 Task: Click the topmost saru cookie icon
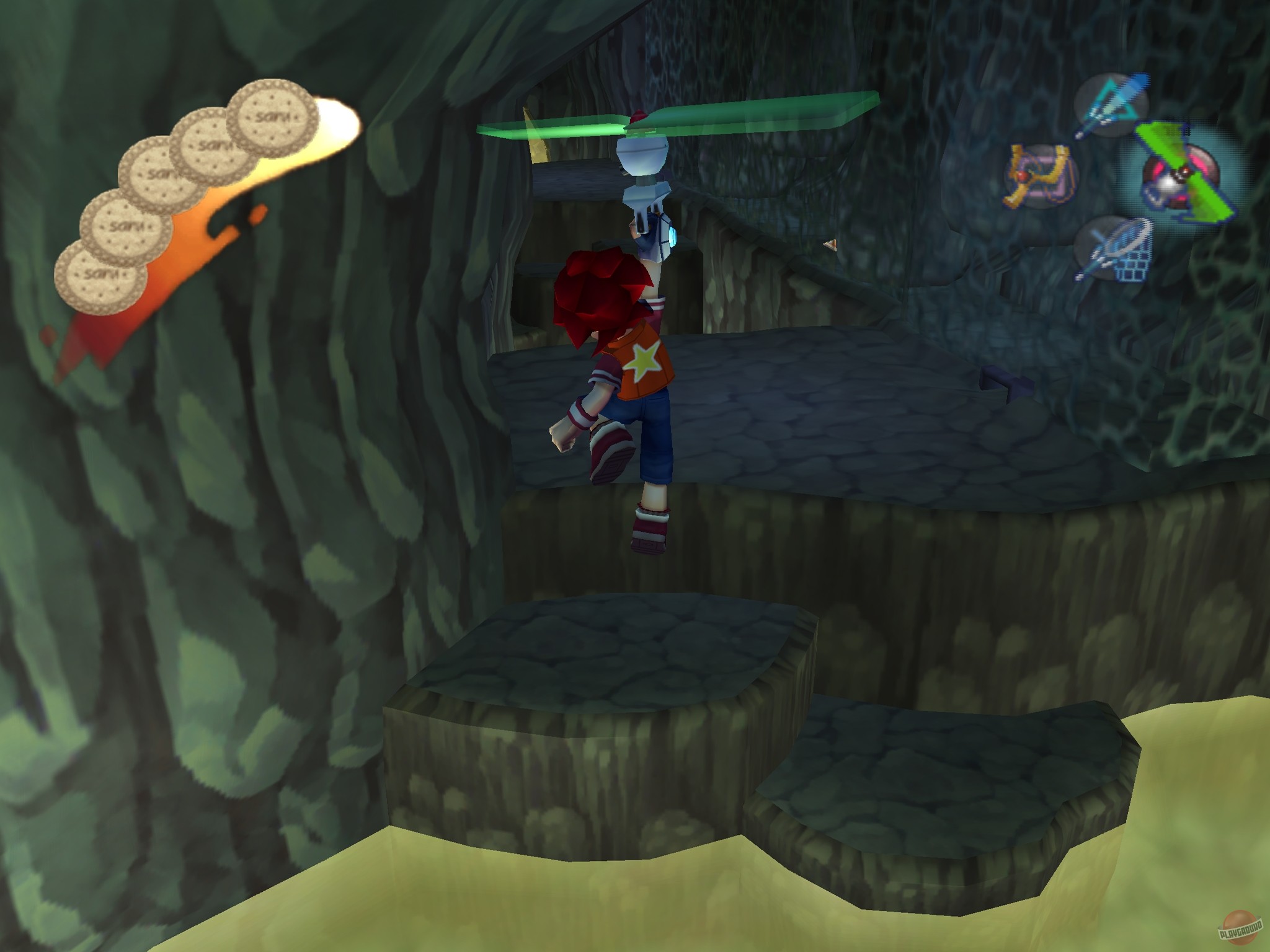(273, 118)
